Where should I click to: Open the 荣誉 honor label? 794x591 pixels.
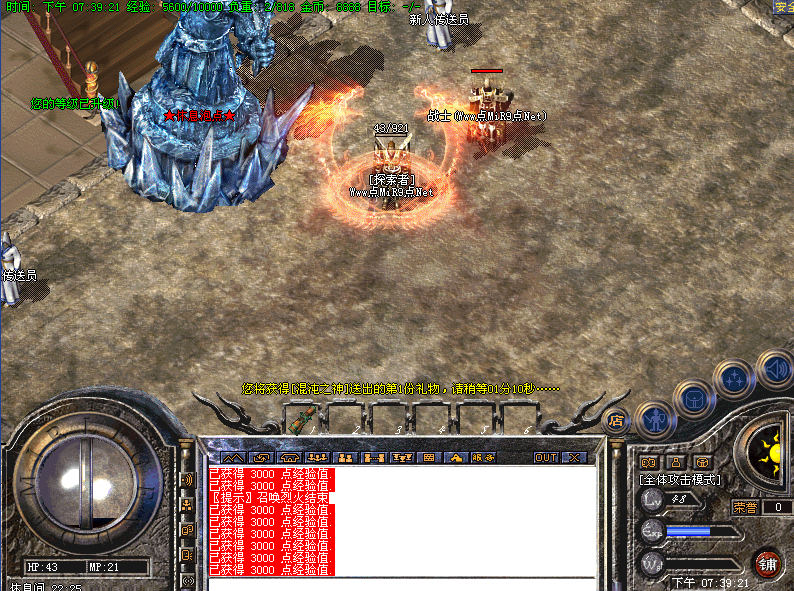click(746, 507)
